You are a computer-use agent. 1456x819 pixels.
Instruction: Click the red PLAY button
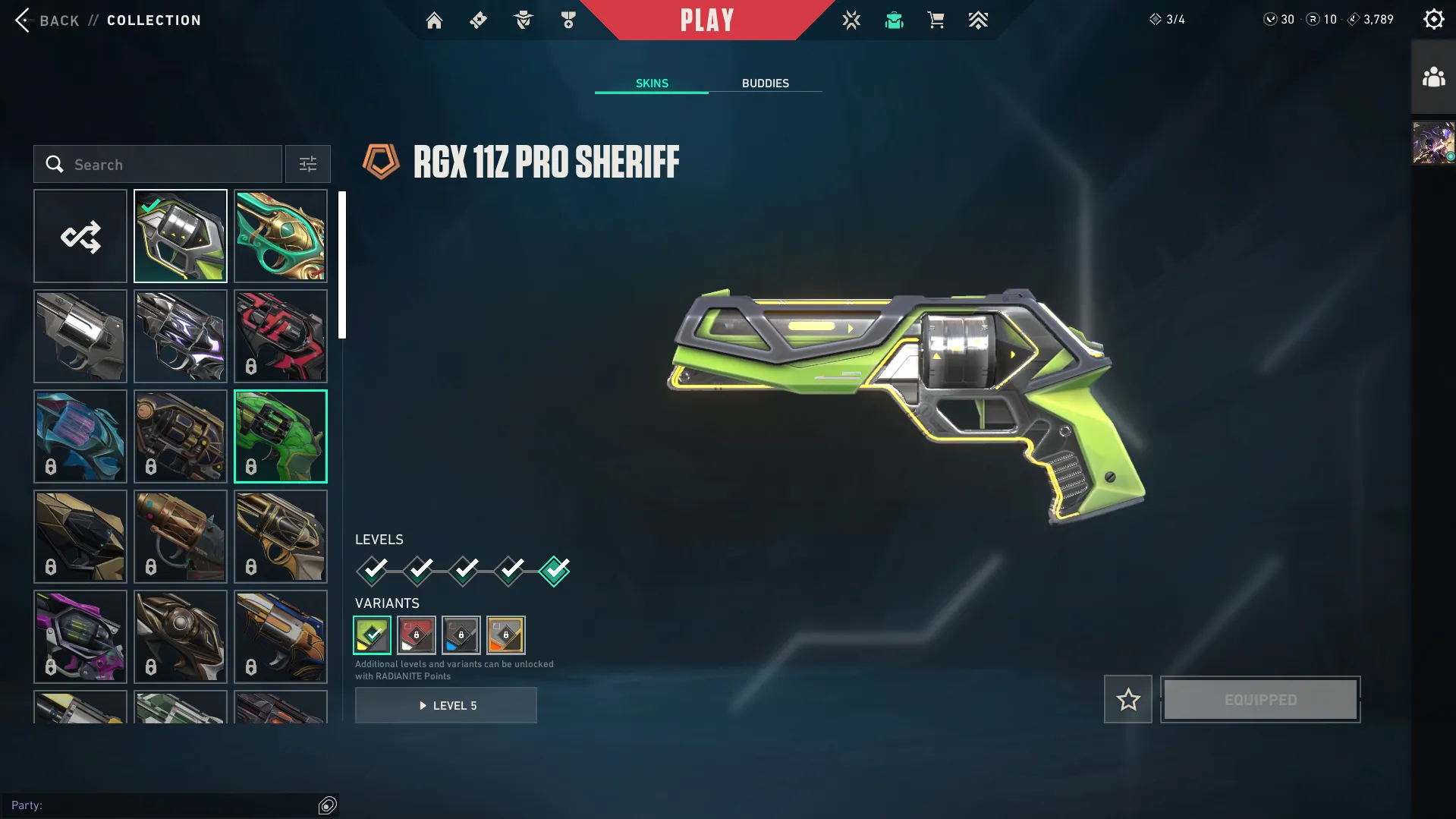707,20
